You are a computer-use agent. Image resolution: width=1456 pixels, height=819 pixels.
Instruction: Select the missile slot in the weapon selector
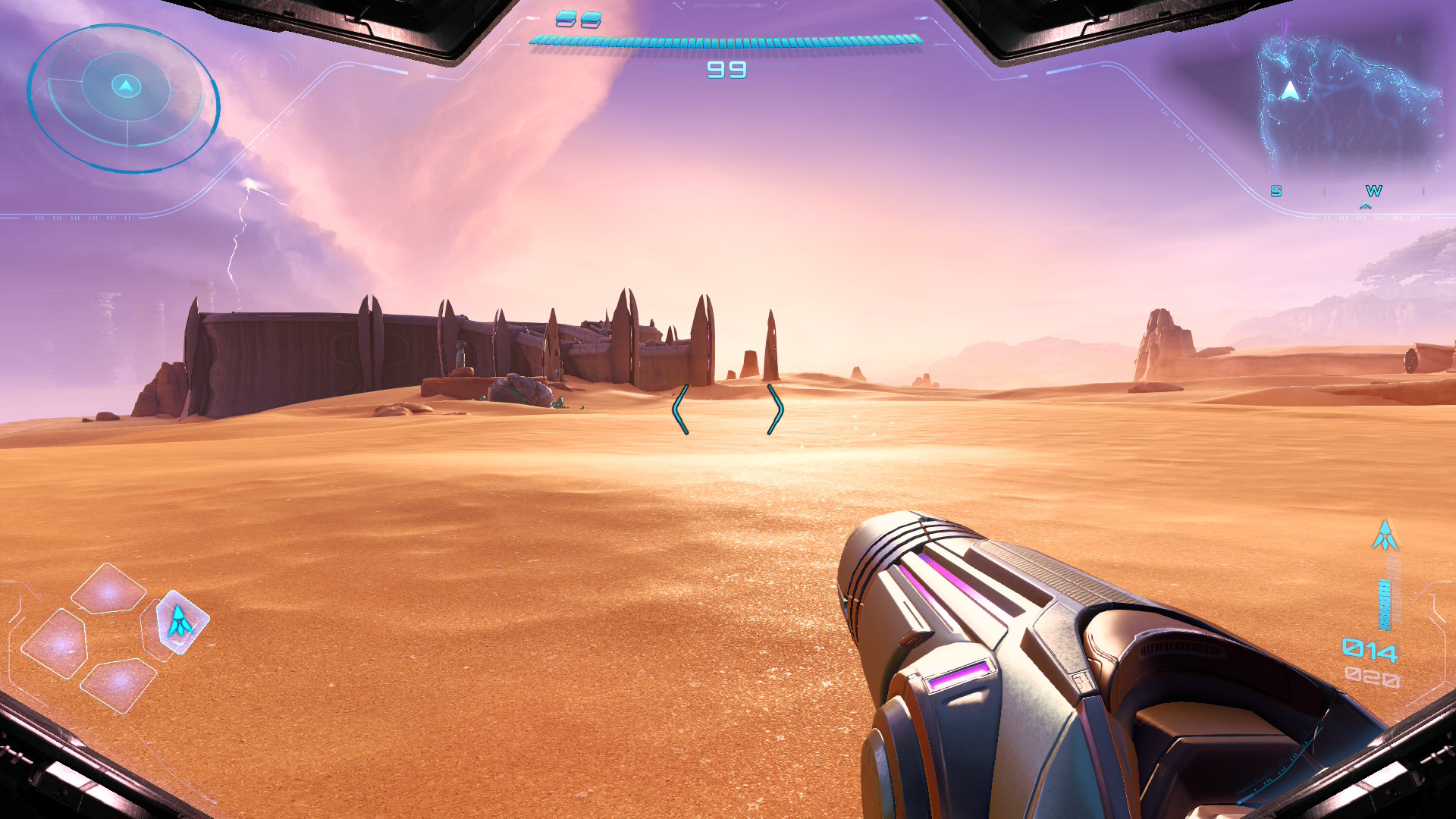tap(181, 622)
